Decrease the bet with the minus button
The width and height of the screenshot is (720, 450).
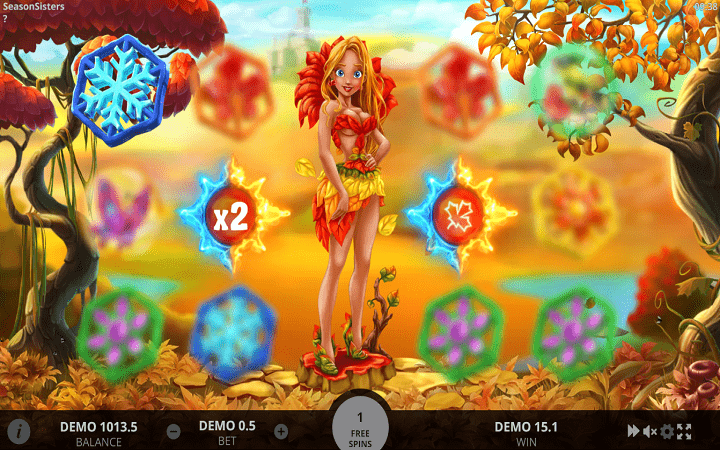click(173, 432)
